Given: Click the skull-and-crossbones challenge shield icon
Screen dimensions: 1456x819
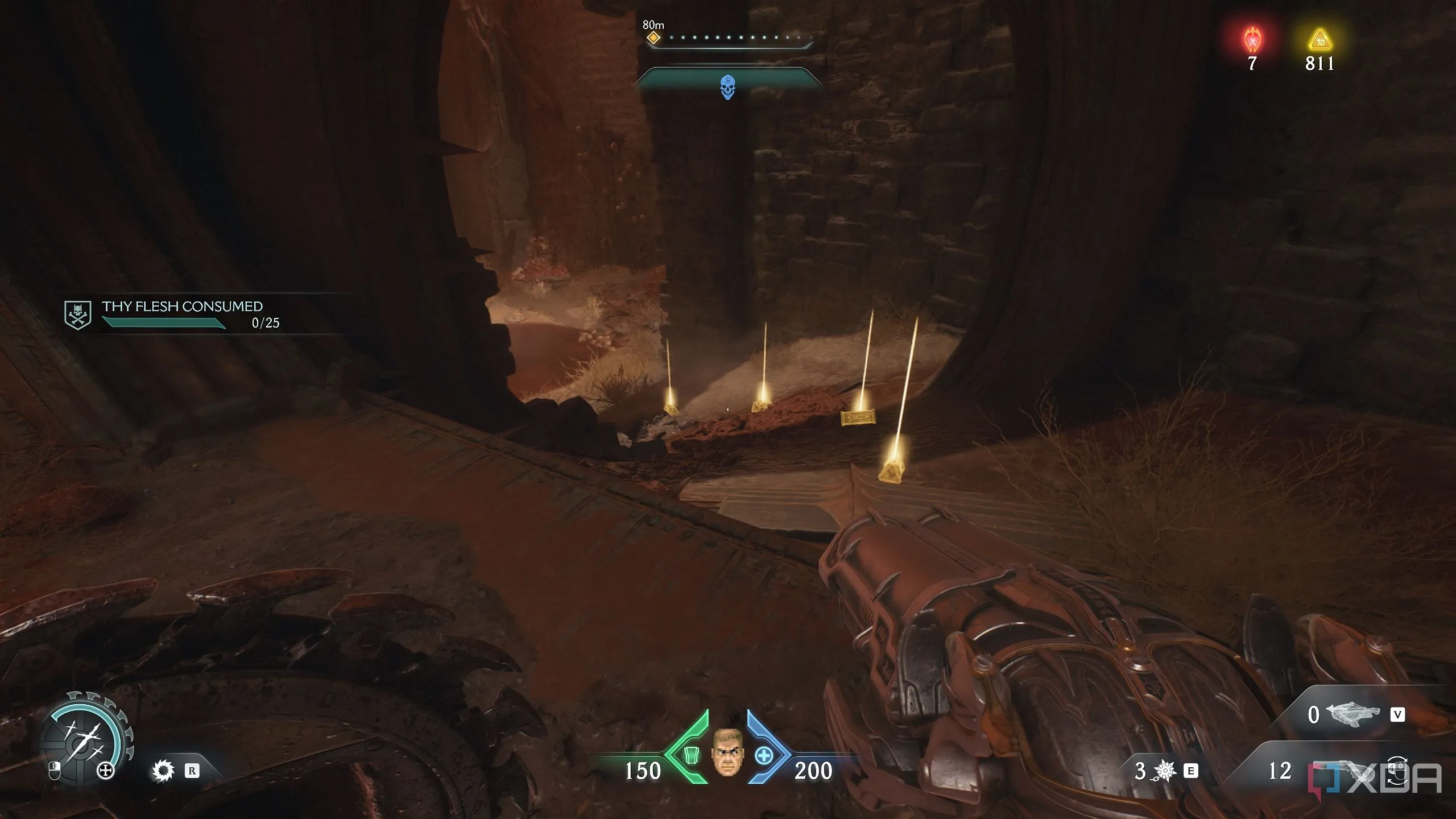Looking at the screenshot, I should (x=77, y=315).
